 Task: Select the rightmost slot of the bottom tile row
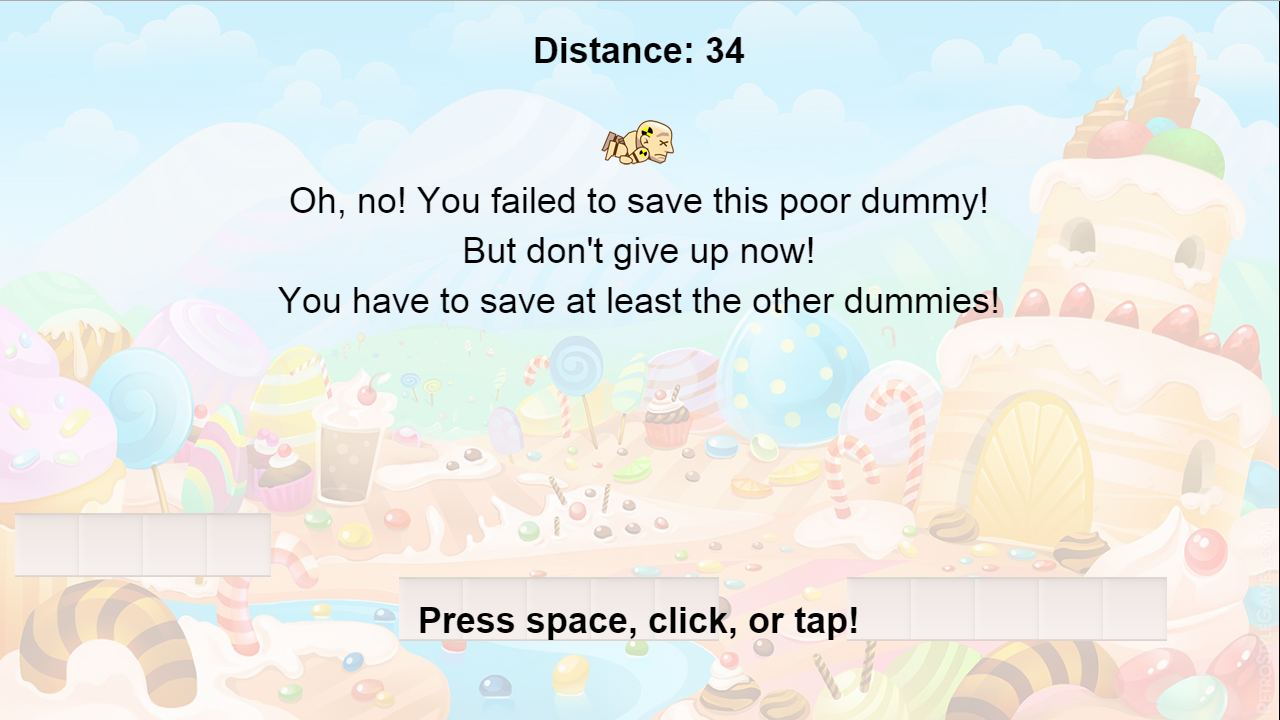click(x=1135, y=608)
